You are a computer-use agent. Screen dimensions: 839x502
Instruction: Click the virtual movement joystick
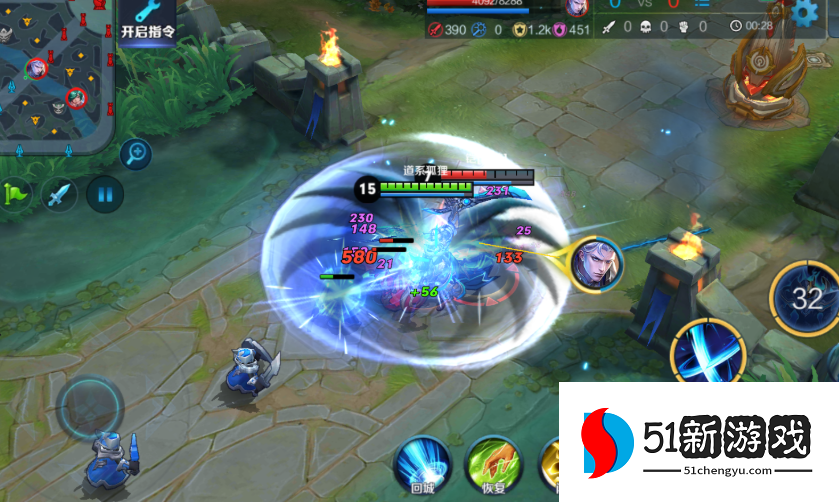click(x=91, y=405)
